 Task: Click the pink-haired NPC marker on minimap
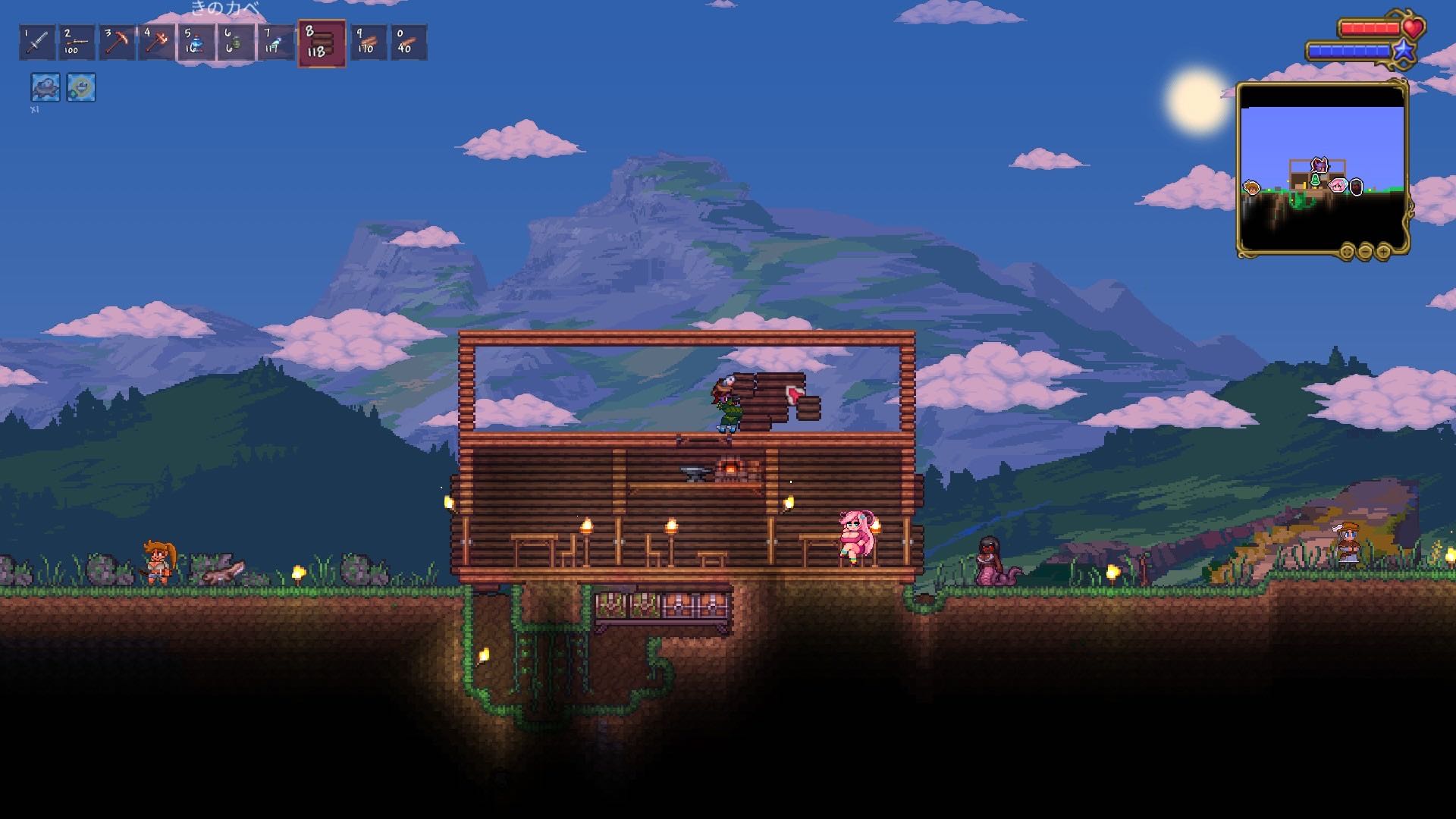1338,184
